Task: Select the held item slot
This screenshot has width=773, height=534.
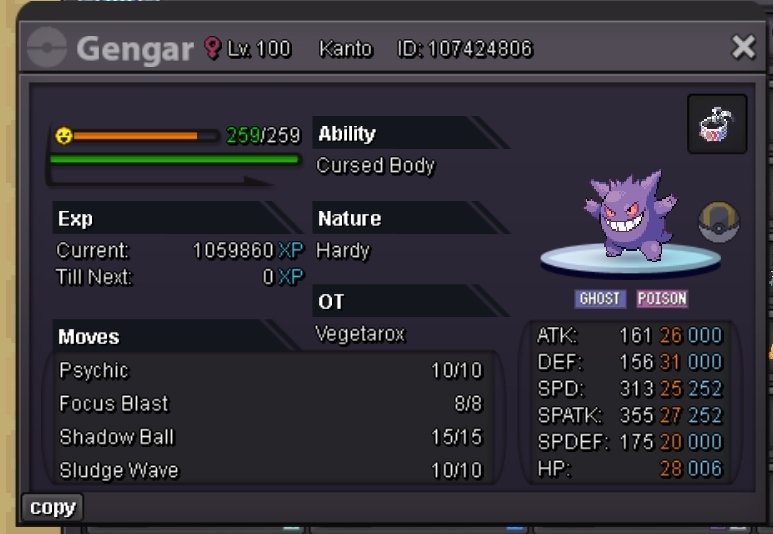Action: point(717,124)
